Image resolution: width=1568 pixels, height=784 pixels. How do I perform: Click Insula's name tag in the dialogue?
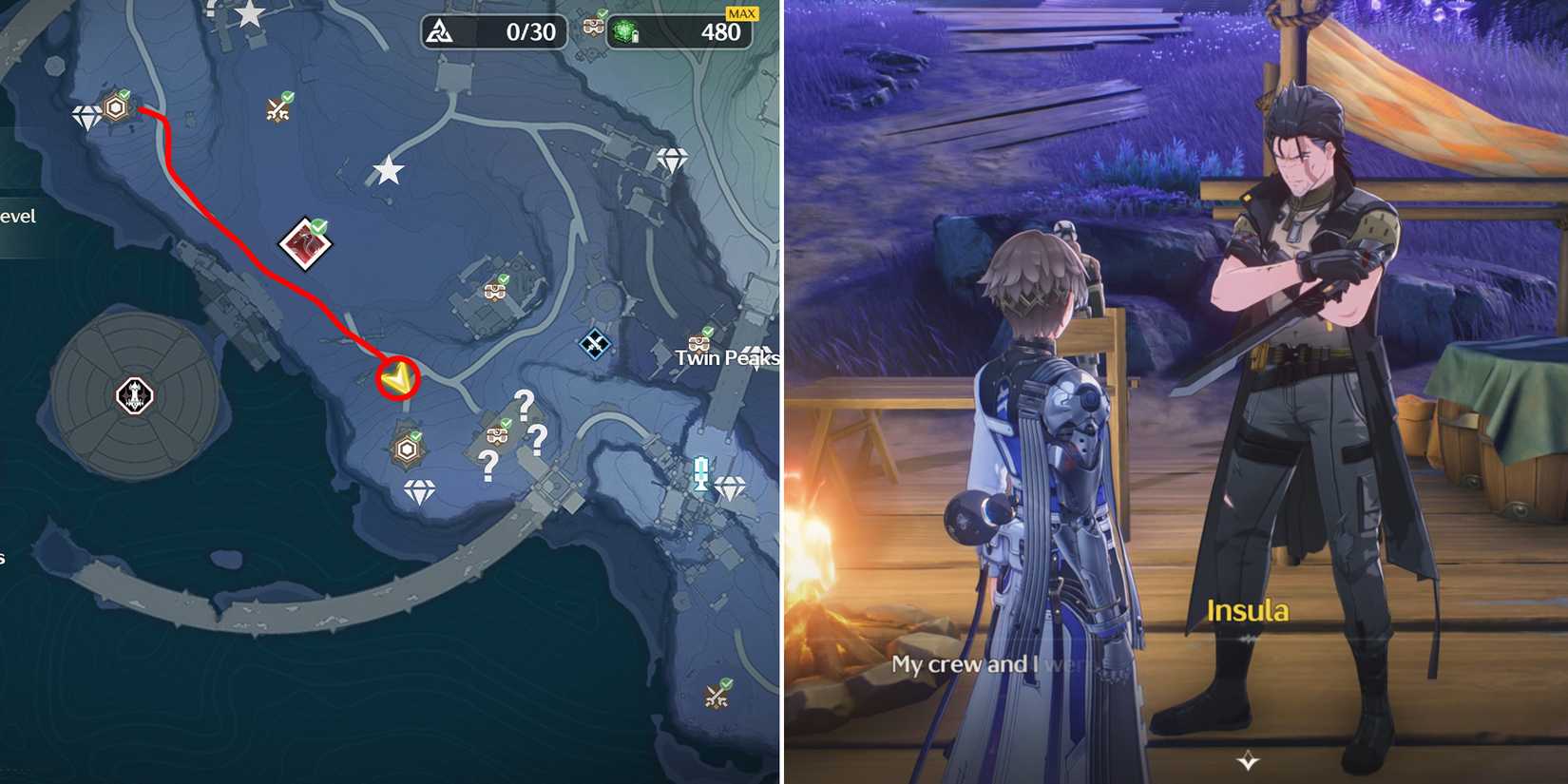point(1247,612)
